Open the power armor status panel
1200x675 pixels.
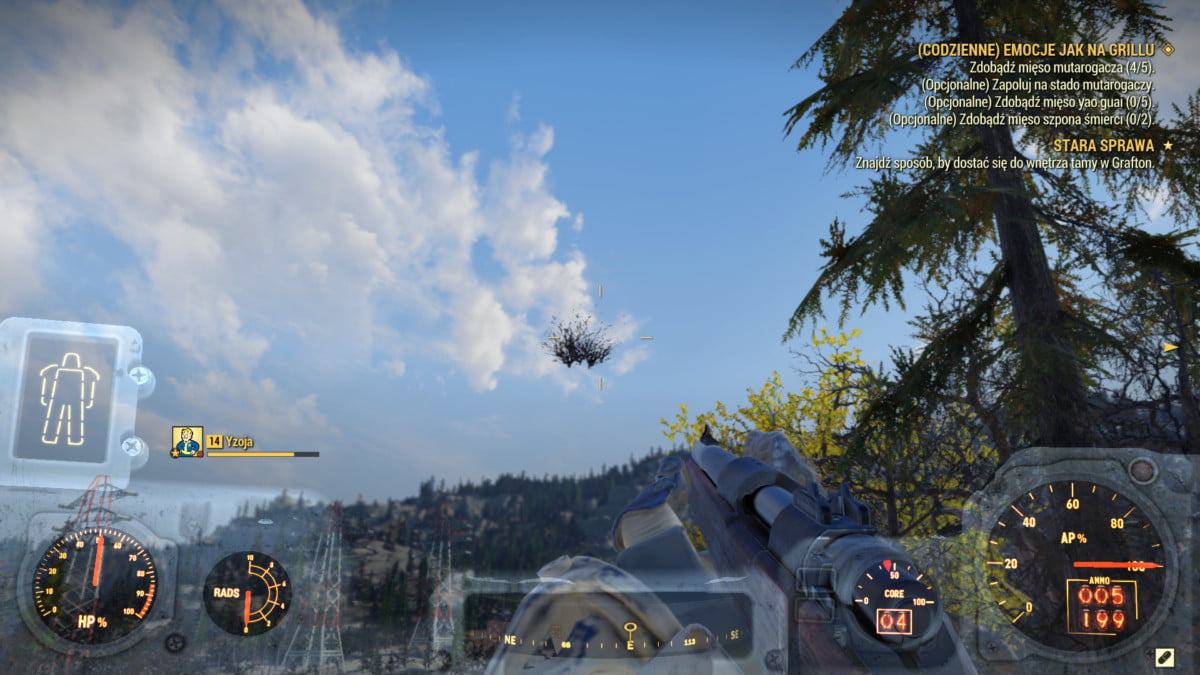coord(69,390)
